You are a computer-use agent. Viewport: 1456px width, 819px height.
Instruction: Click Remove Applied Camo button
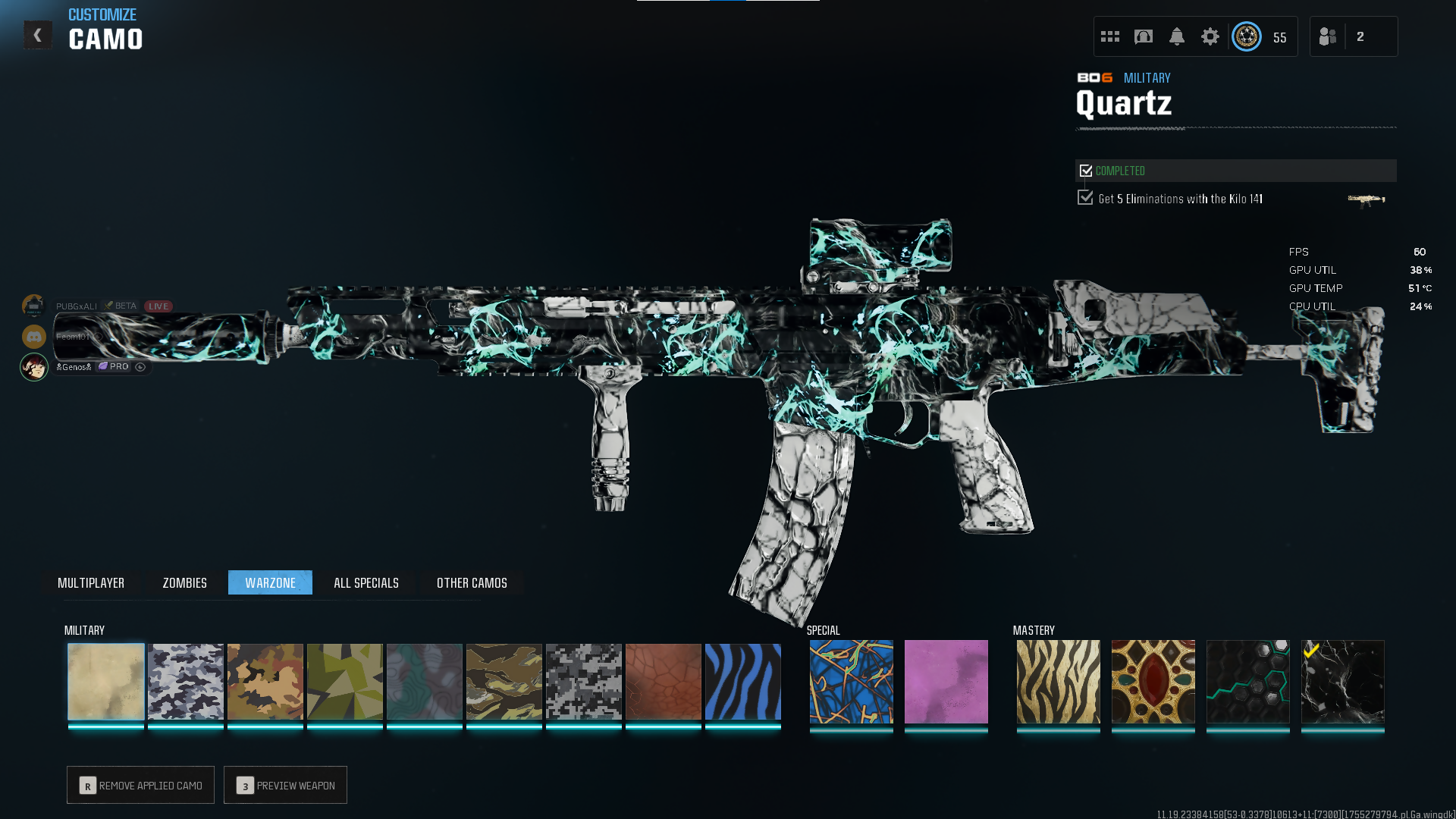pos(140,785)
